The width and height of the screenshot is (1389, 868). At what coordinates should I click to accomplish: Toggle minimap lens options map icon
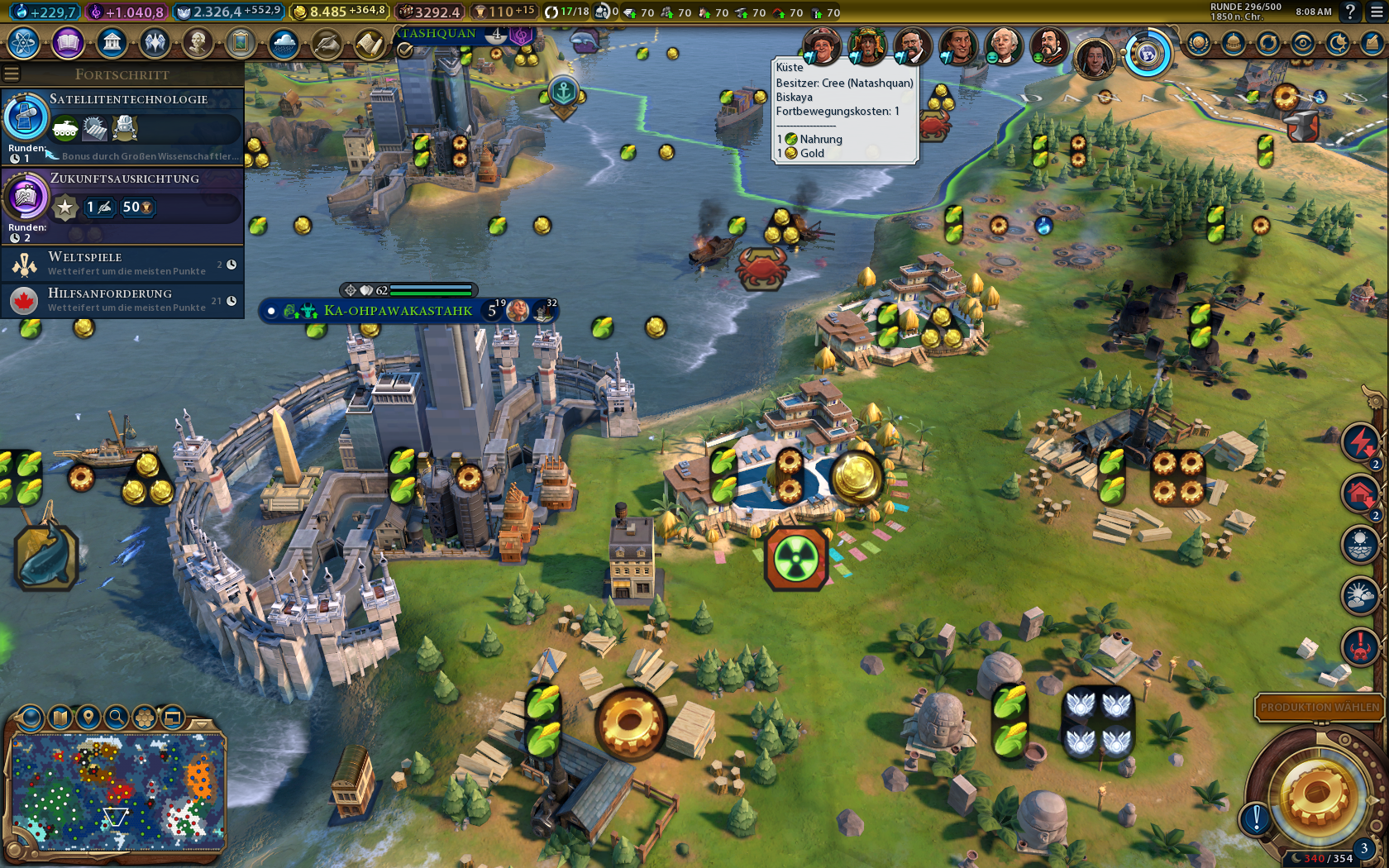[x=60, y=717]
